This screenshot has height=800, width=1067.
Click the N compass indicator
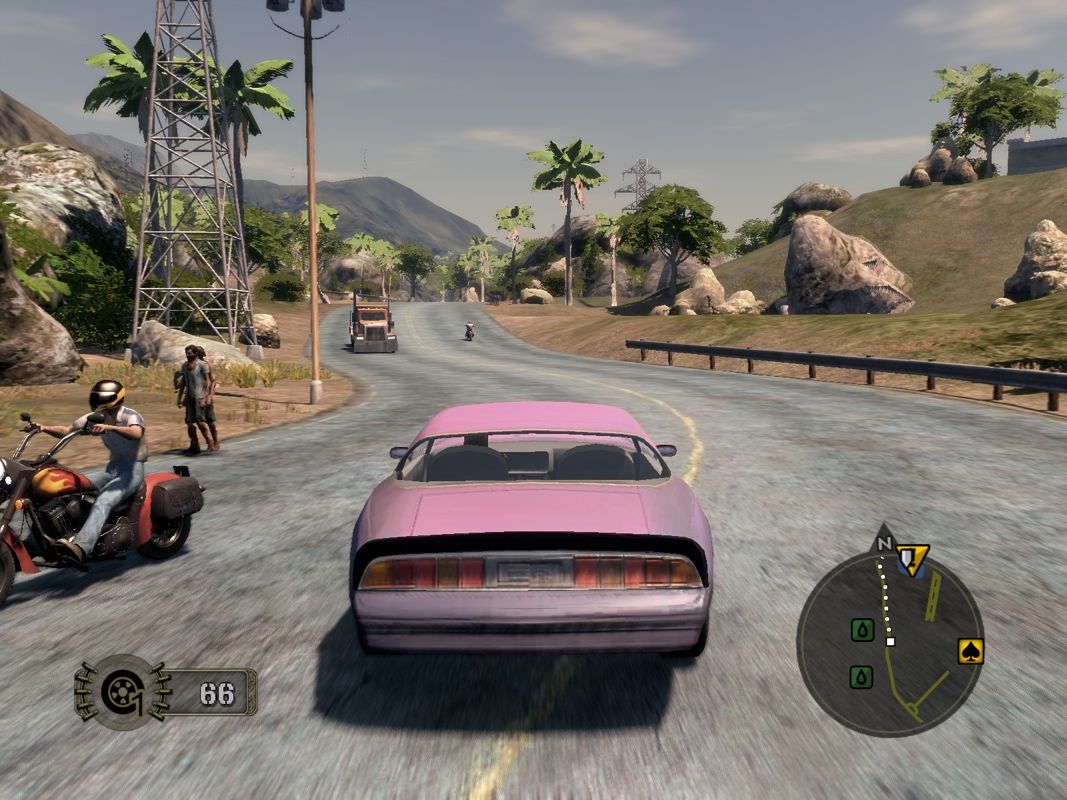[x=883, y=544]
